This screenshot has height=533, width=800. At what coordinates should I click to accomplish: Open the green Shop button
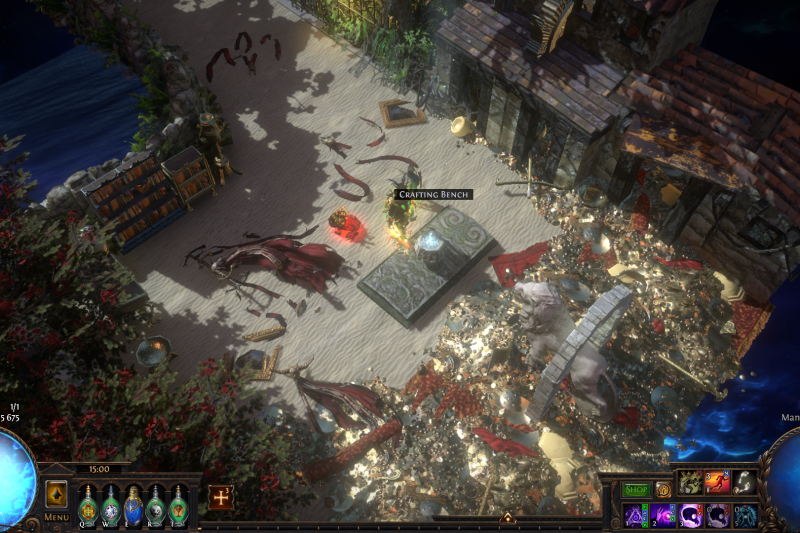pos(637,490)
